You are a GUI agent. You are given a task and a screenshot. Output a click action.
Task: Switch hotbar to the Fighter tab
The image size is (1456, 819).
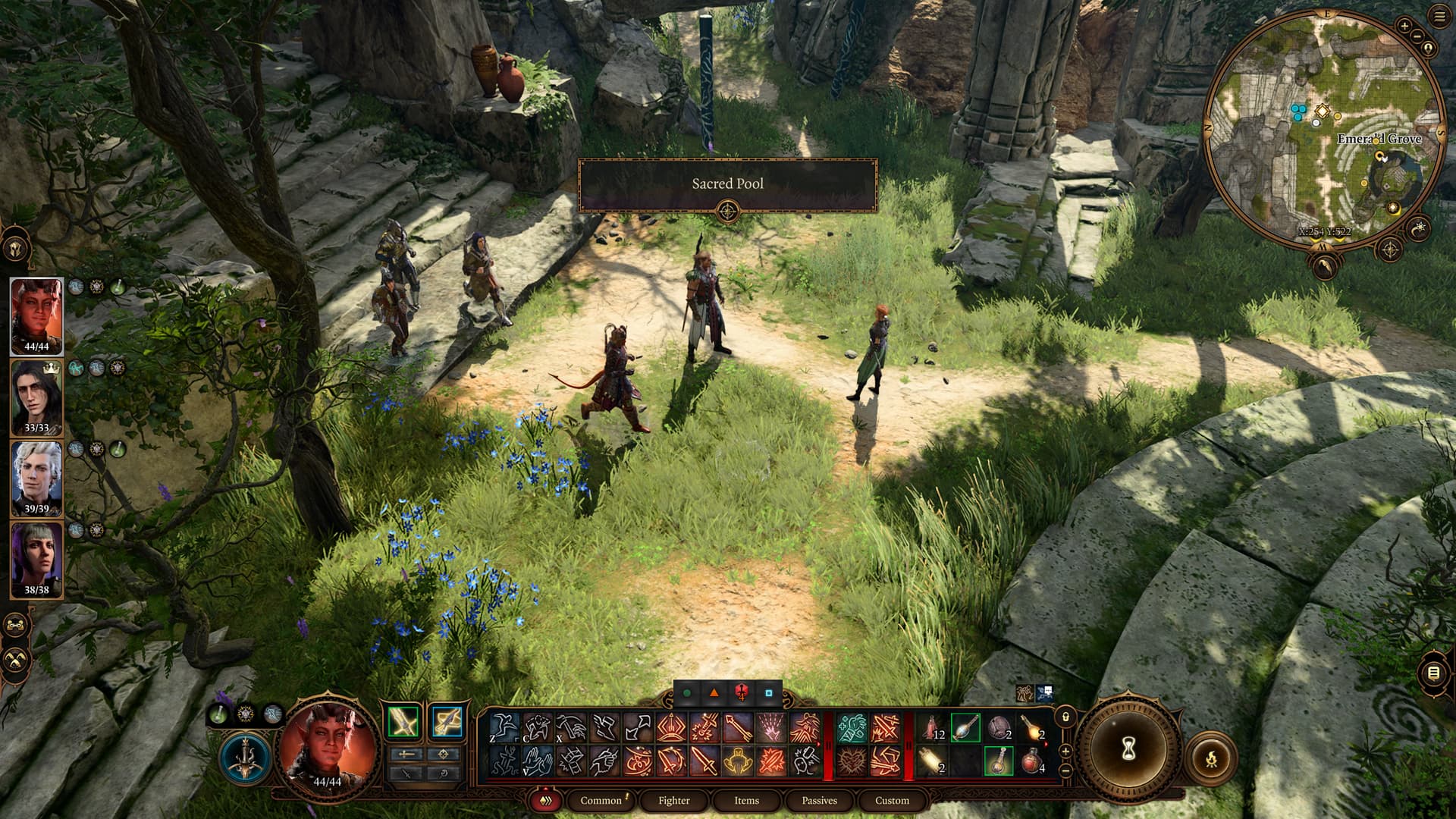coord(673,800)
